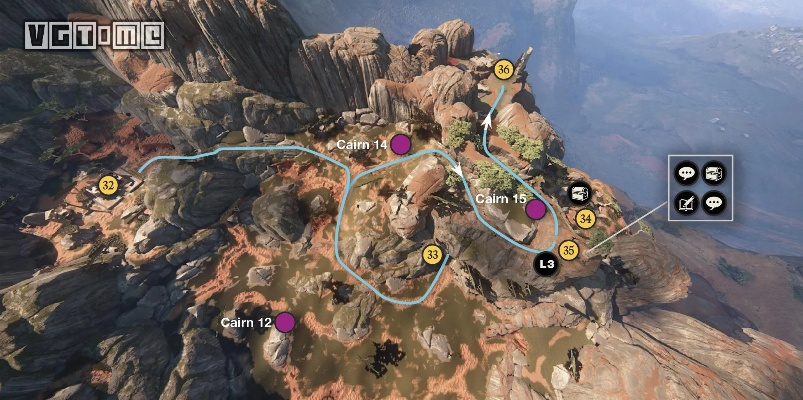Select the black L3 marker
Image resolution: width=803 pixels, height=400 pixels.
point(545,265)
